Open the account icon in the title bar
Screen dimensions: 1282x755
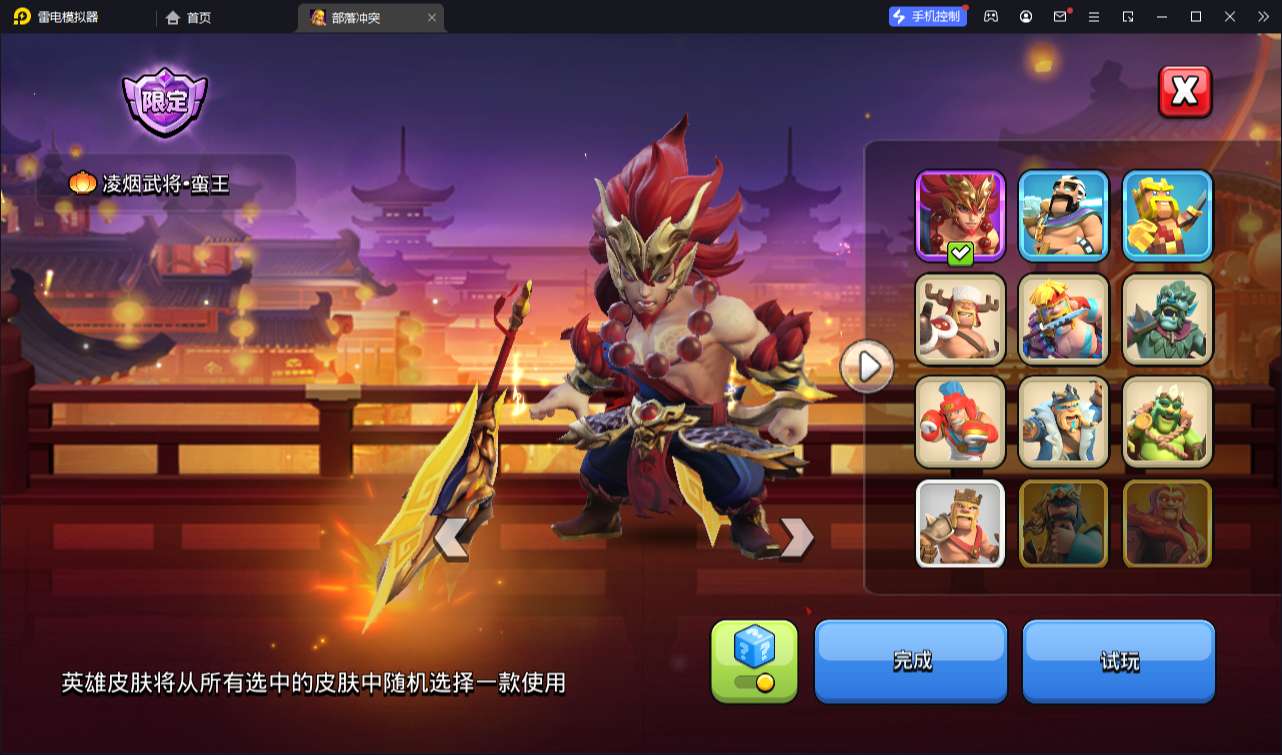1025,17
